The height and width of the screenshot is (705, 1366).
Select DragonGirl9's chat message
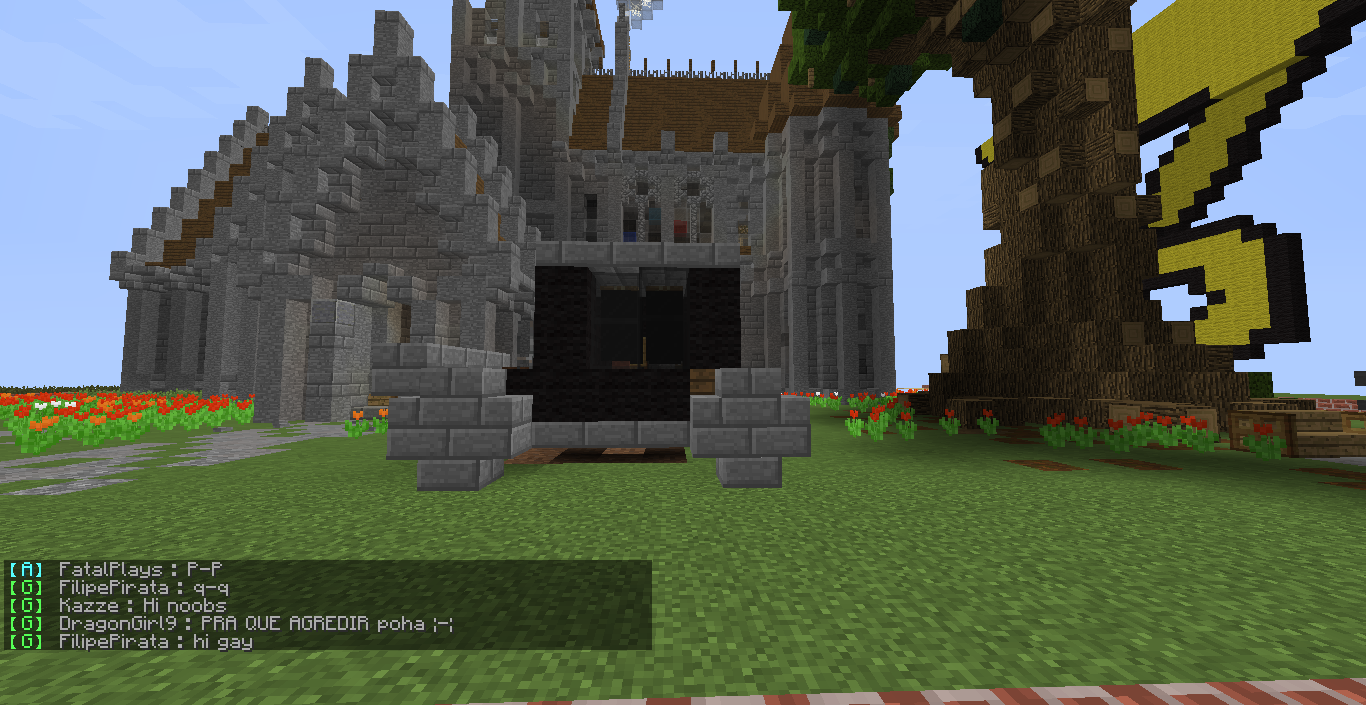pyautogui.click(x=256, y=624)
